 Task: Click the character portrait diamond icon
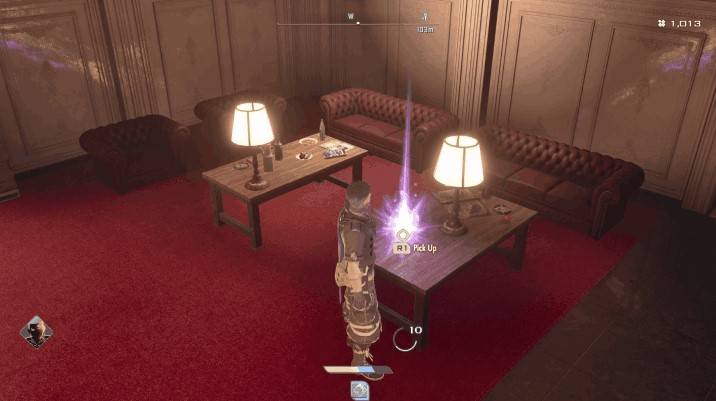point(36,332)
